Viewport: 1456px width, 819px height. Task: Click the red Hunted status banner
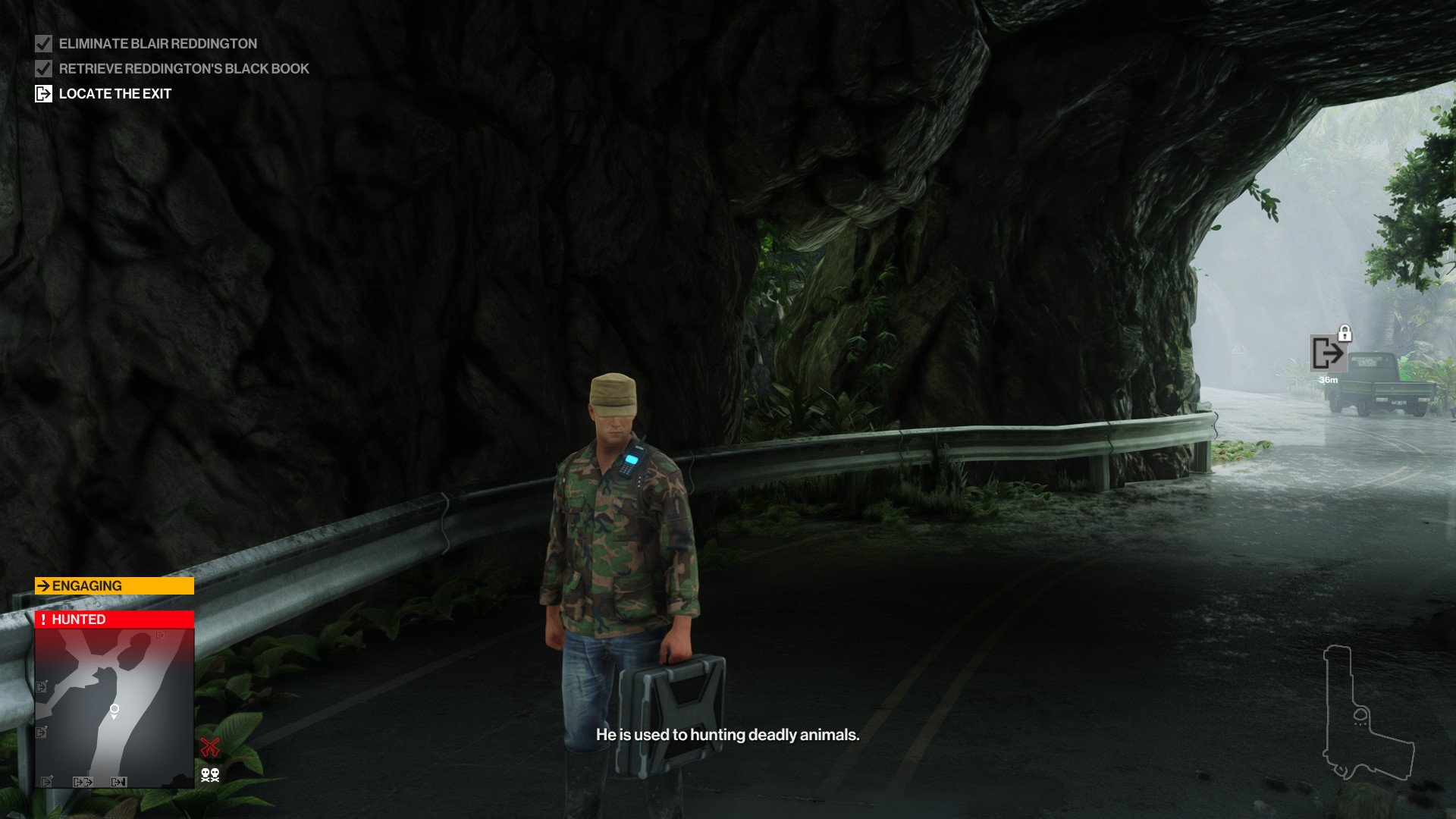[x=115, y=620]
